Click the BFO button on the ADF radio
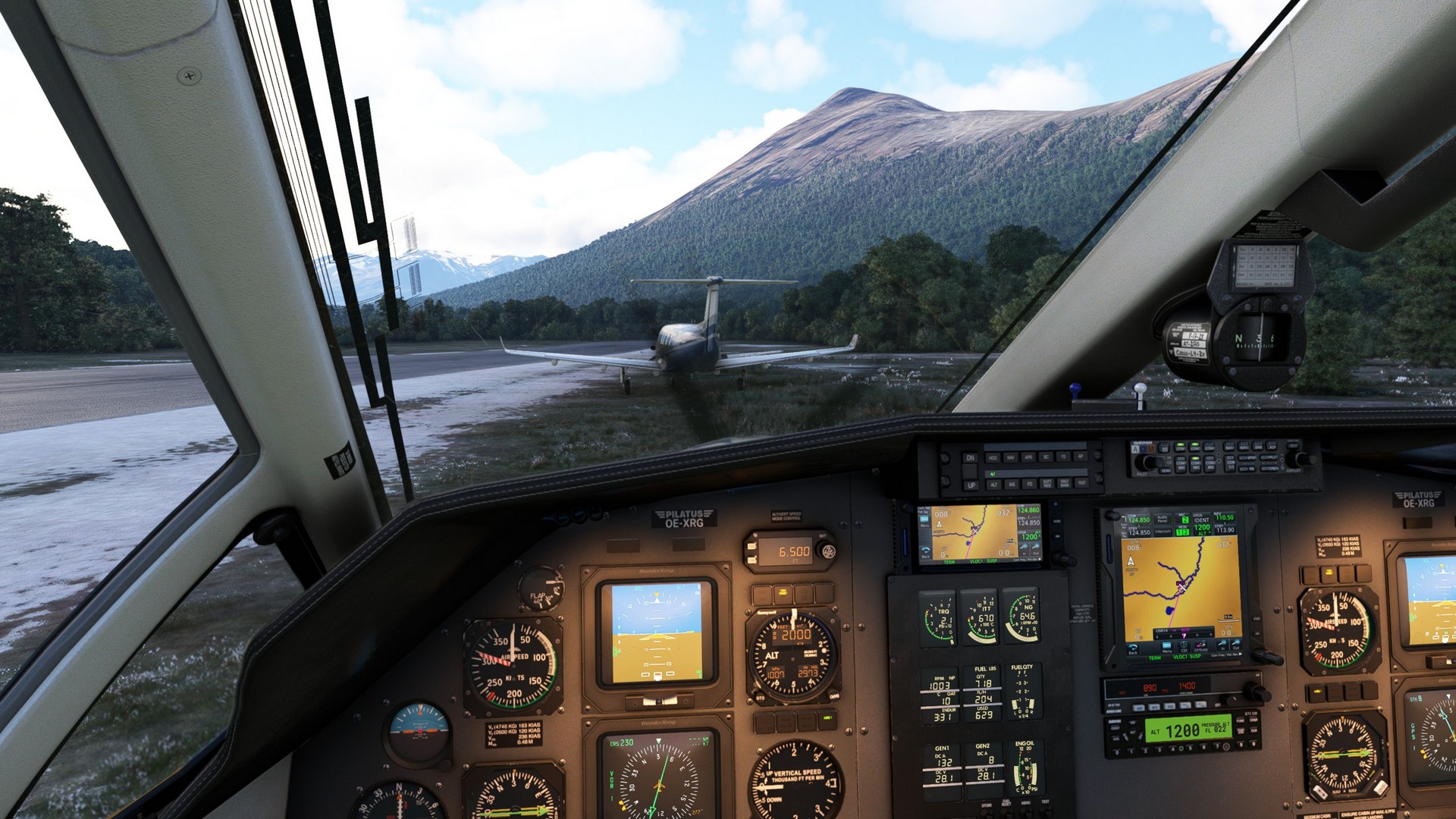 tap(1153, 707)
